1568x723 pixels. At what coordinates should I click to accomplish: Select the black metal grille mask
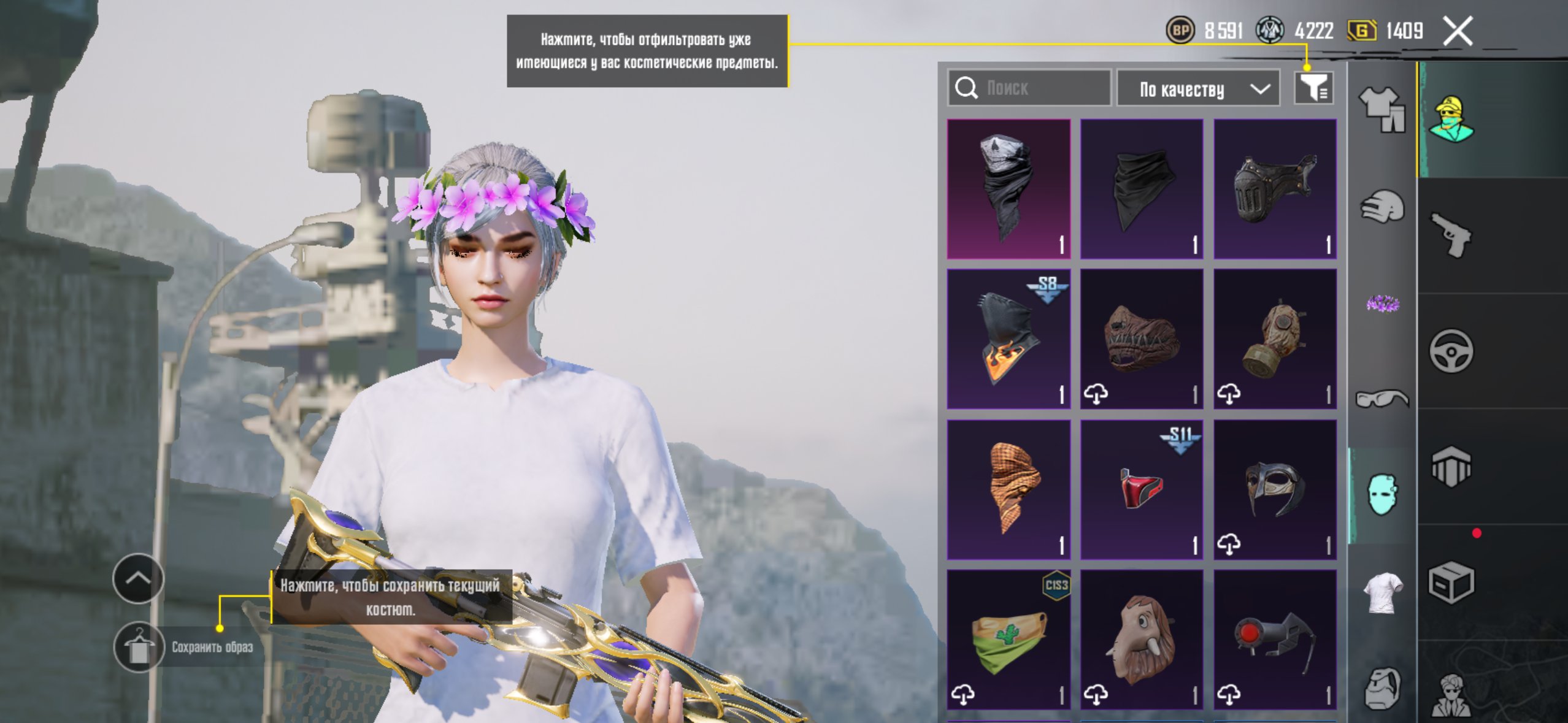tap(1275, 189)
